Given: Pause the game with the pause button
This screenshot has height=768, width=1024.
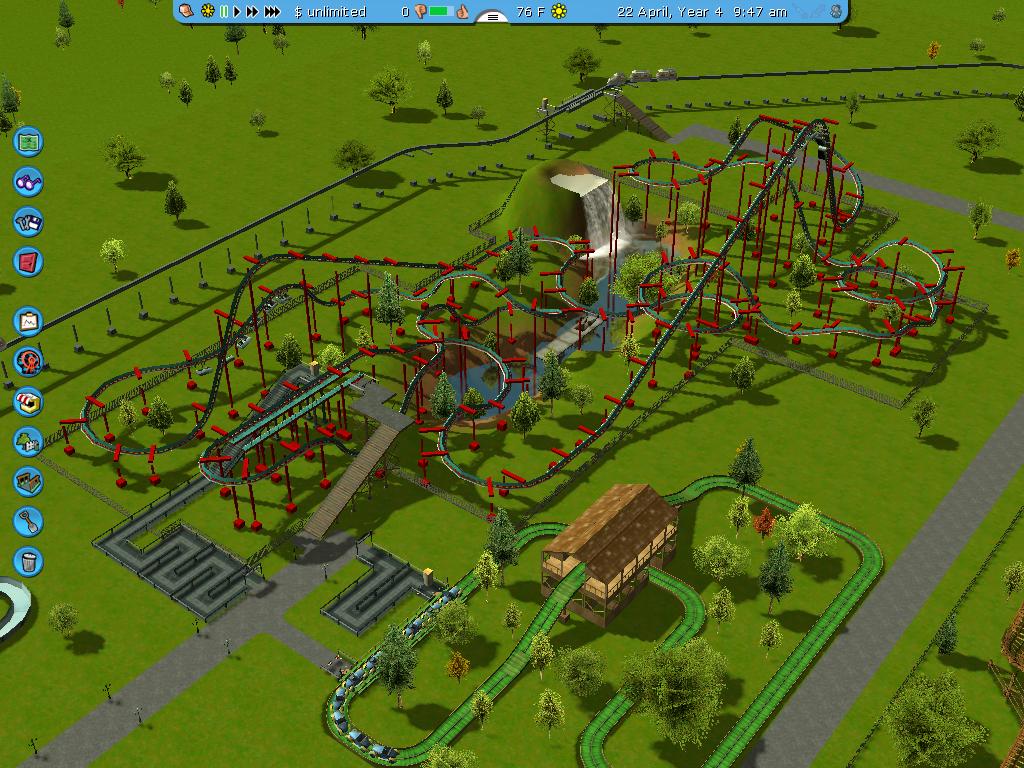Looking at the screenshot, I should 224,12.
